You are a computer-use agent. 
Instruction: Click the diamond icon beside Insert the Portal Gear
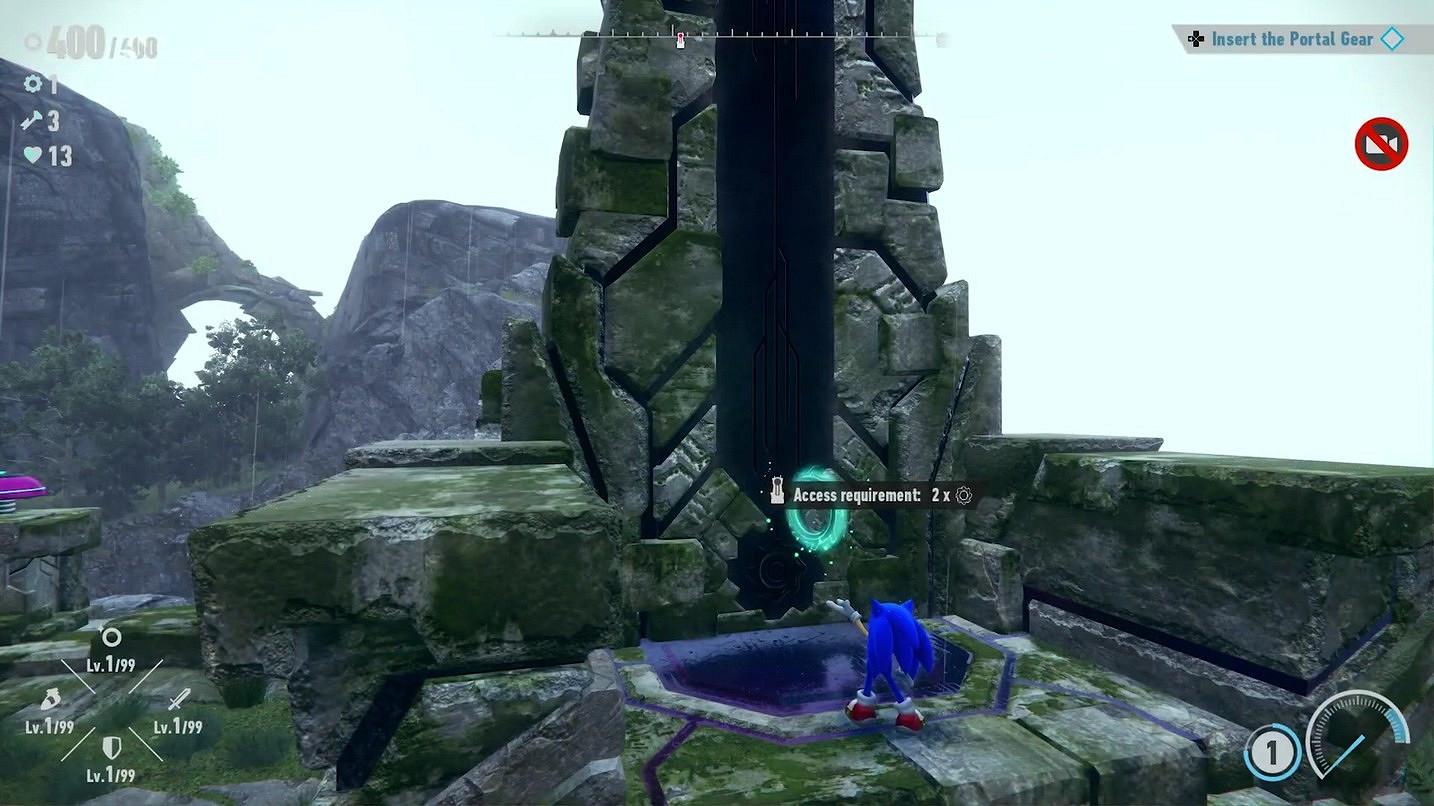point(1393,38)
